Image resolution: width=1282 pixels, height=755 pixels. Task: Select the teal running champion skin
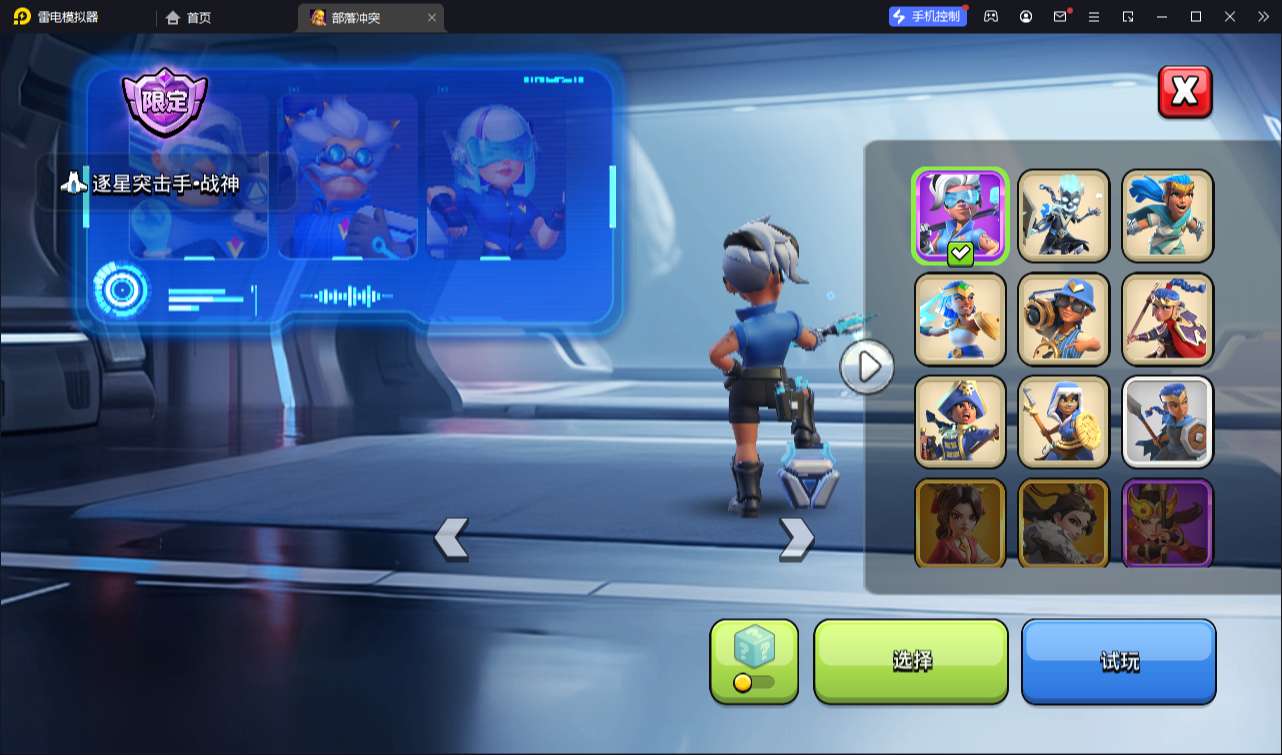1167,215
